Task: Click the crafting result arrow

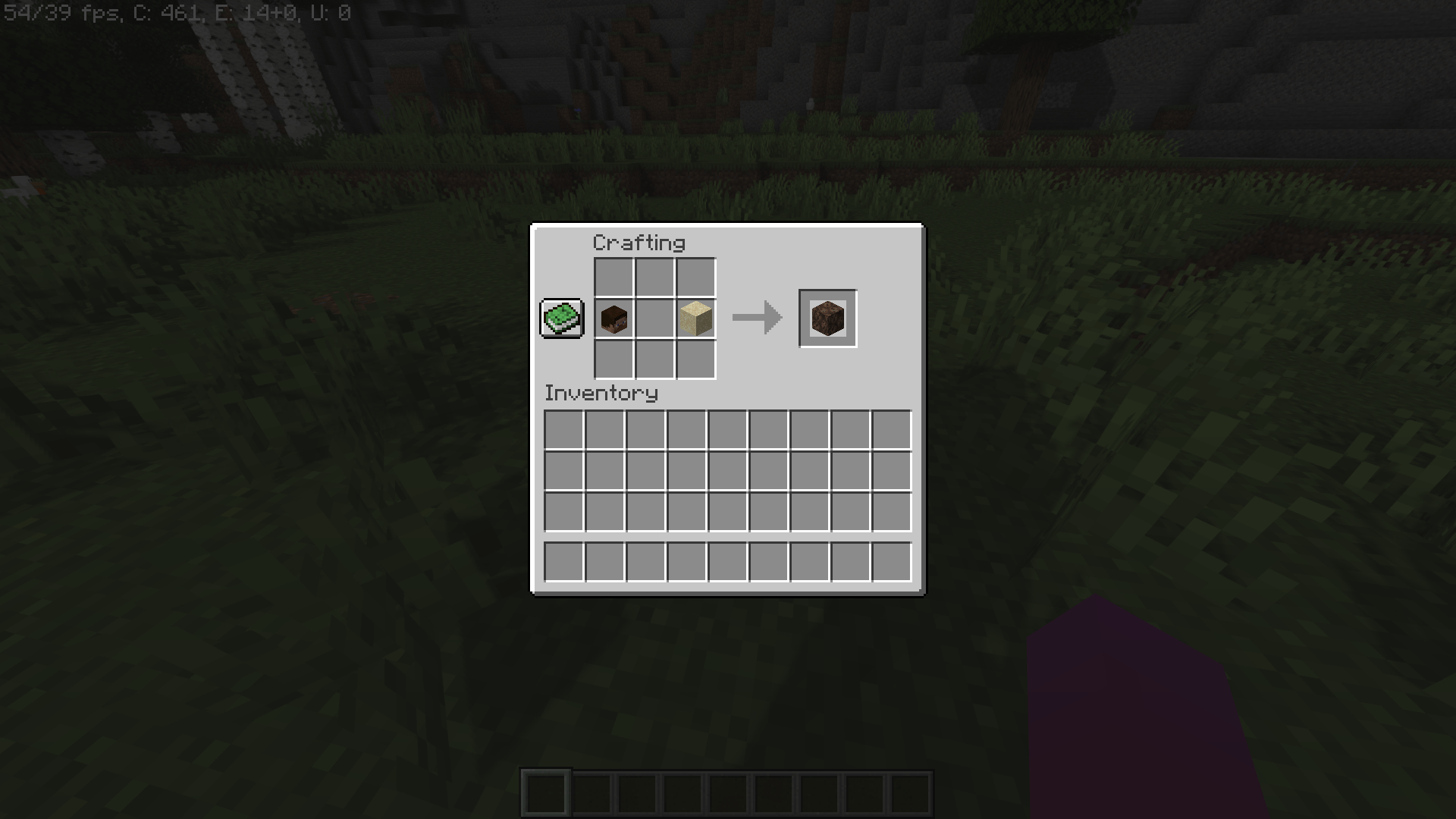Action: (x=756, y=317)
